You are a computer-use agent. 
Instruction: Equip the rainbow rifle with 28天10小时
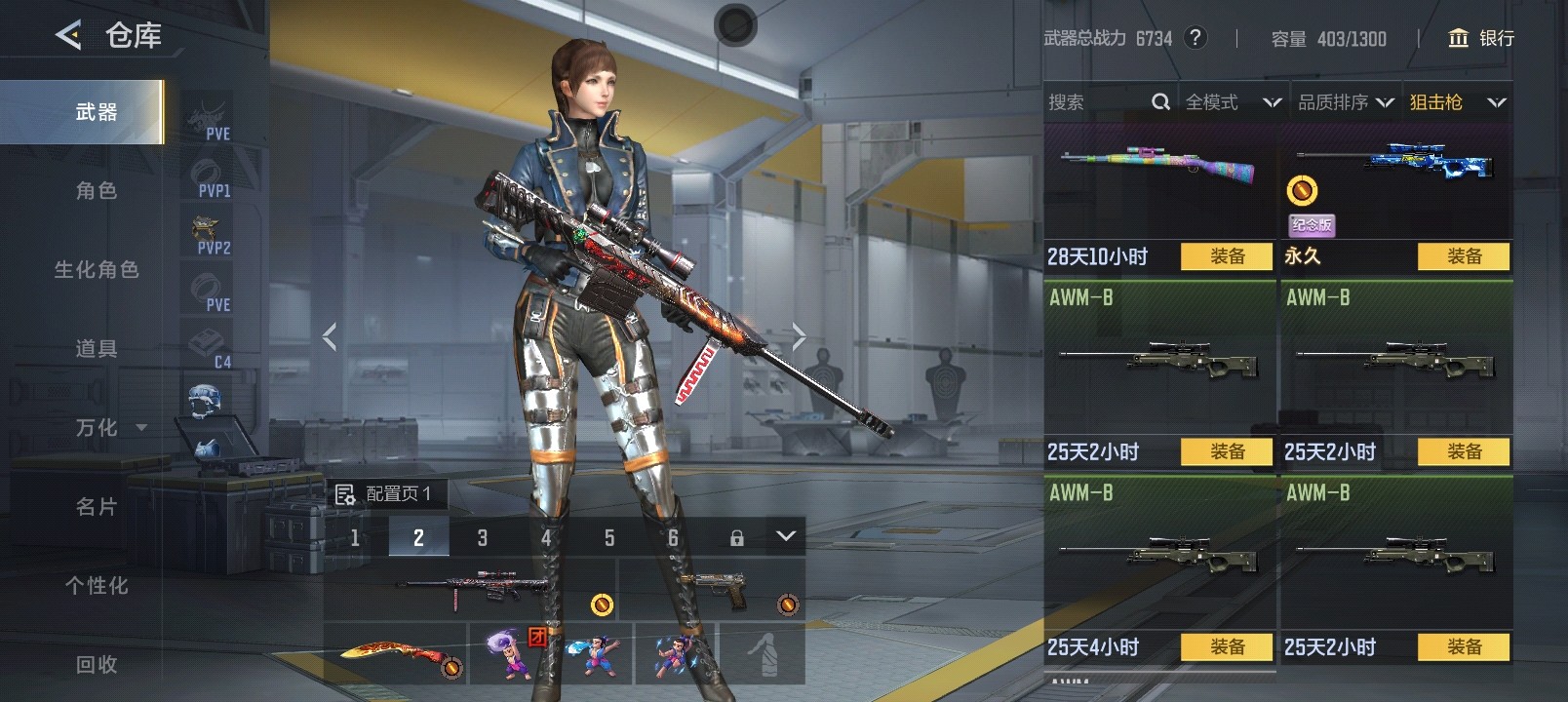tap(1226, 256)
